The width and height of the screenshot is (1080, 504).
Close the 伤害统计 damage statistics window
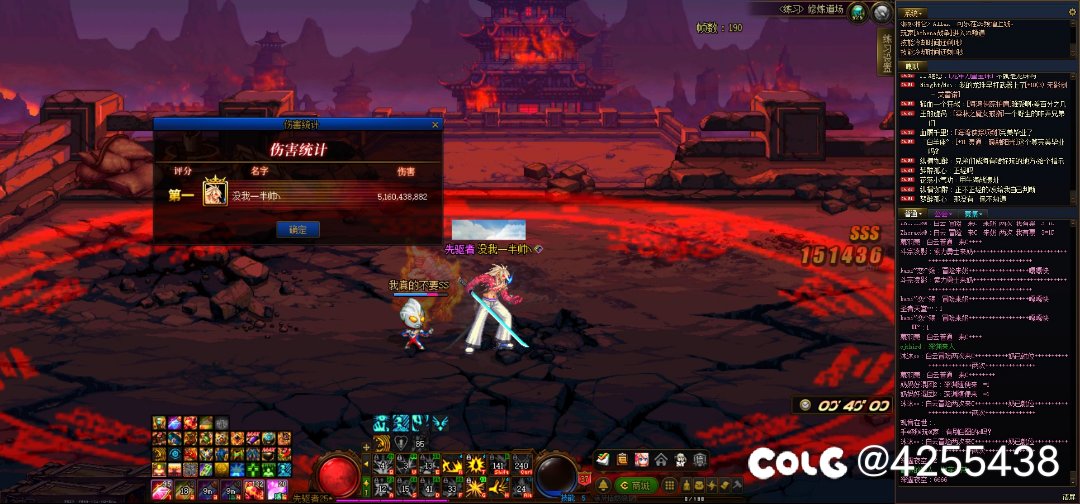coord(435,125)
